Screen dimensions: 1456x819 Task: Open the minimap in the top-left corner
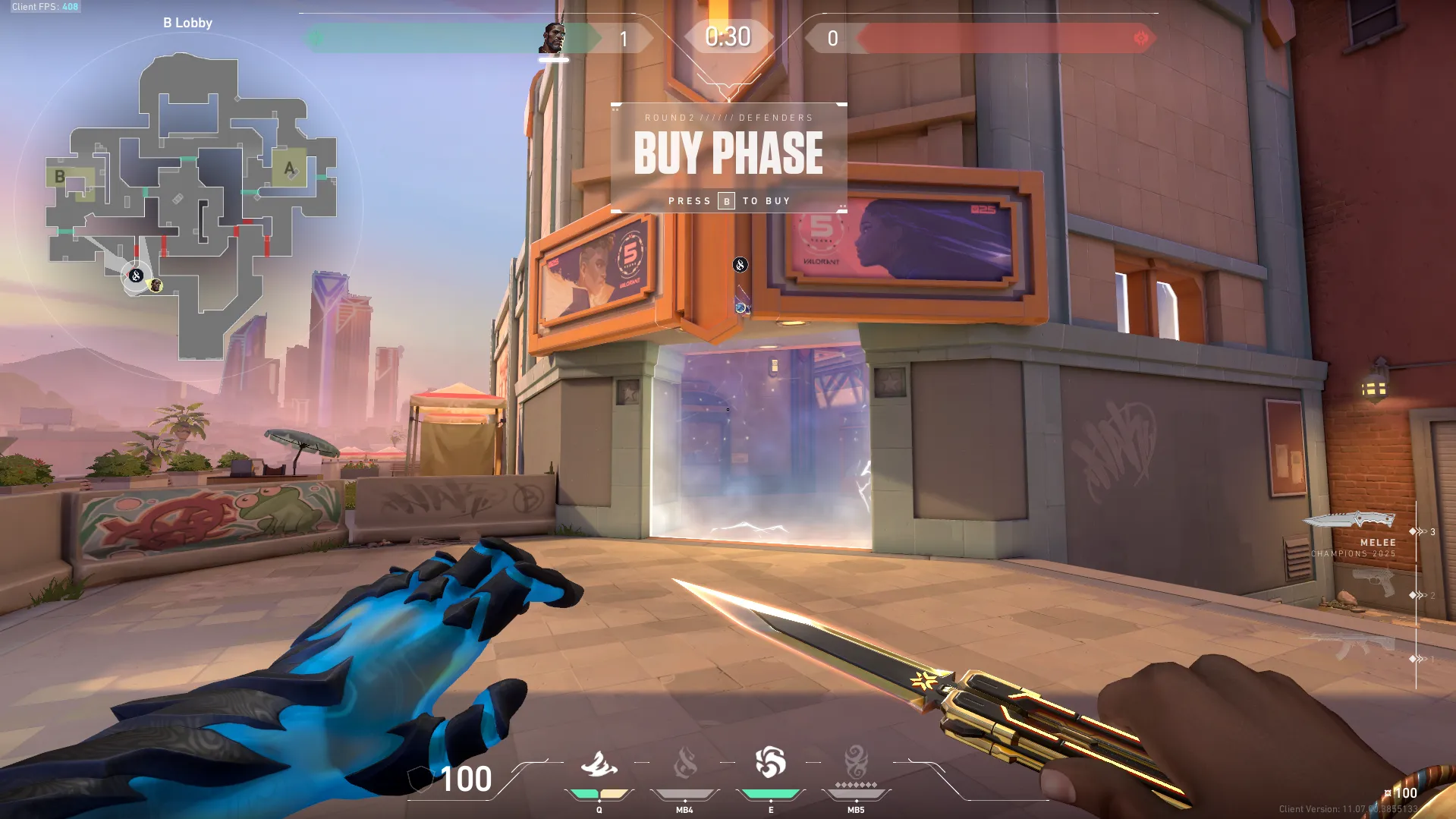(190, 205)
